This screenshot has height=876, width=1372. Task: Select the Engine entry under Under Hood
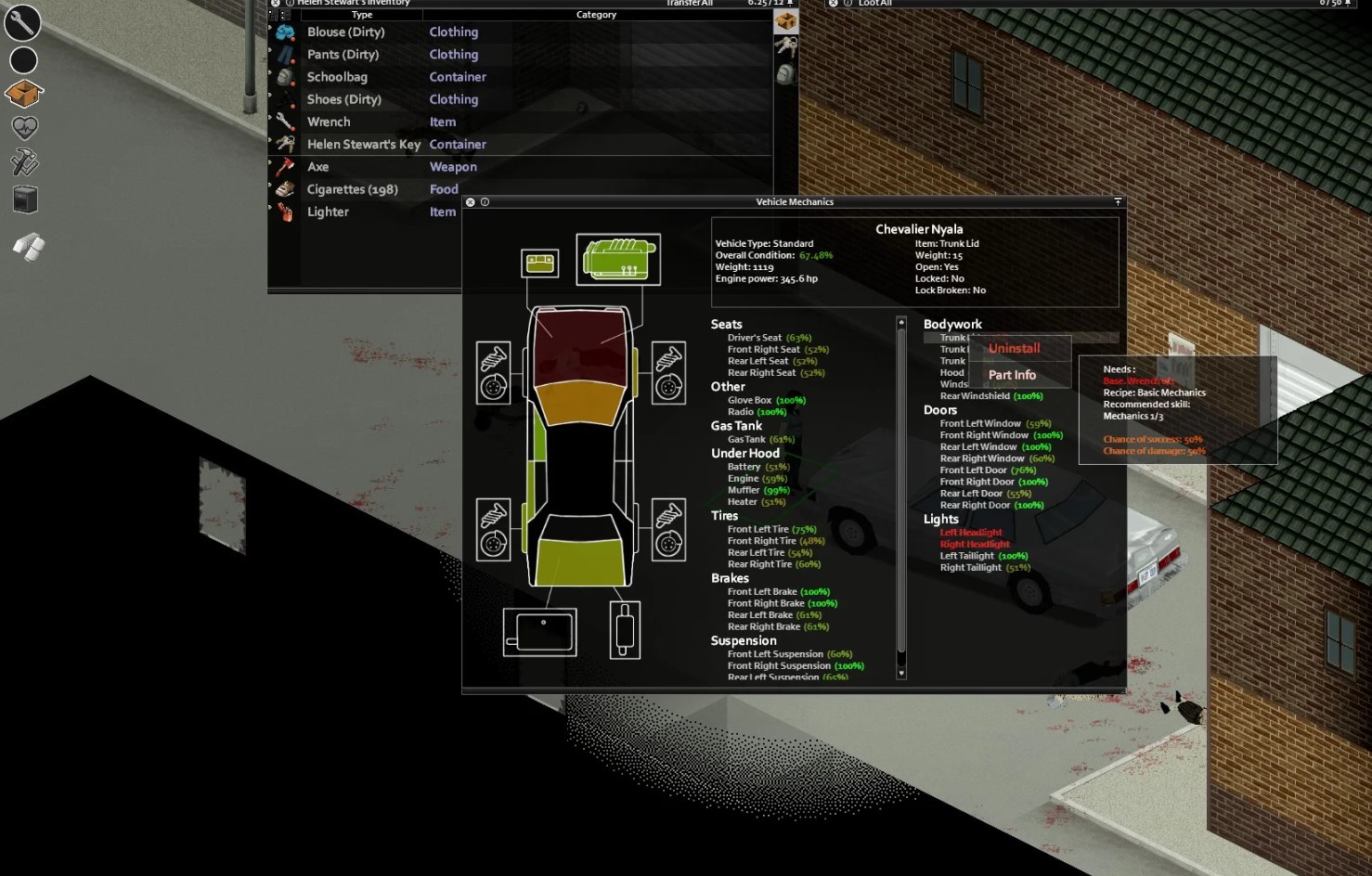point(744,478)
